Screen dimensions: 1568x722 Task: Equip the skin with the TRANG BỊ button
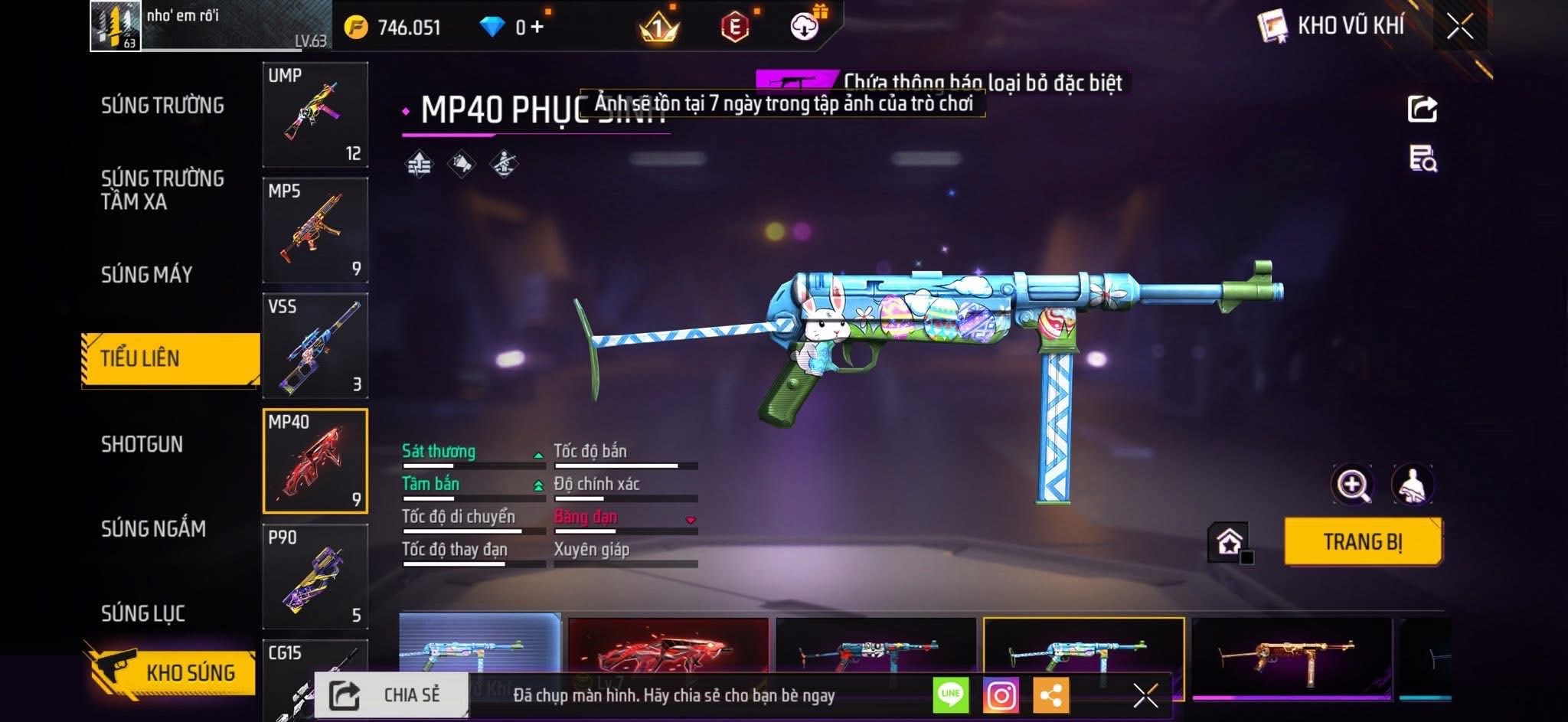(1363, 542)
